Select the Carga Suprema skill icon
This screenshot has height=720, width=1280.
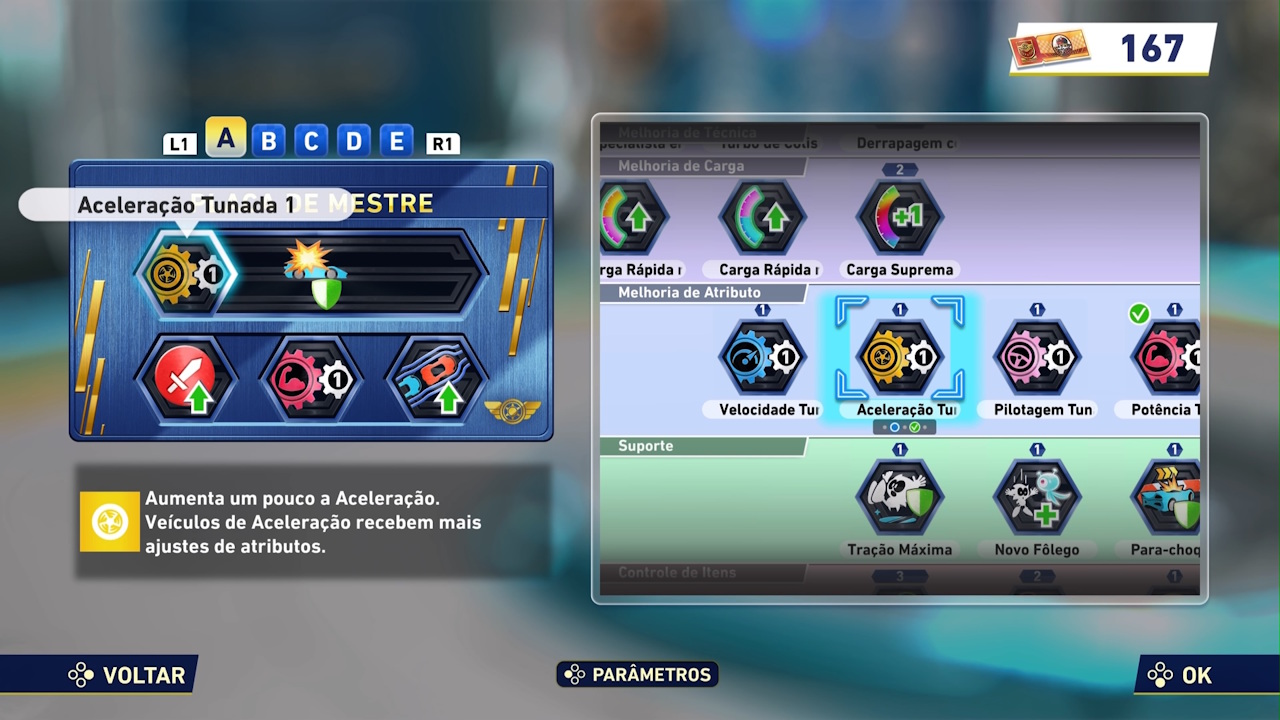[897, 216]
